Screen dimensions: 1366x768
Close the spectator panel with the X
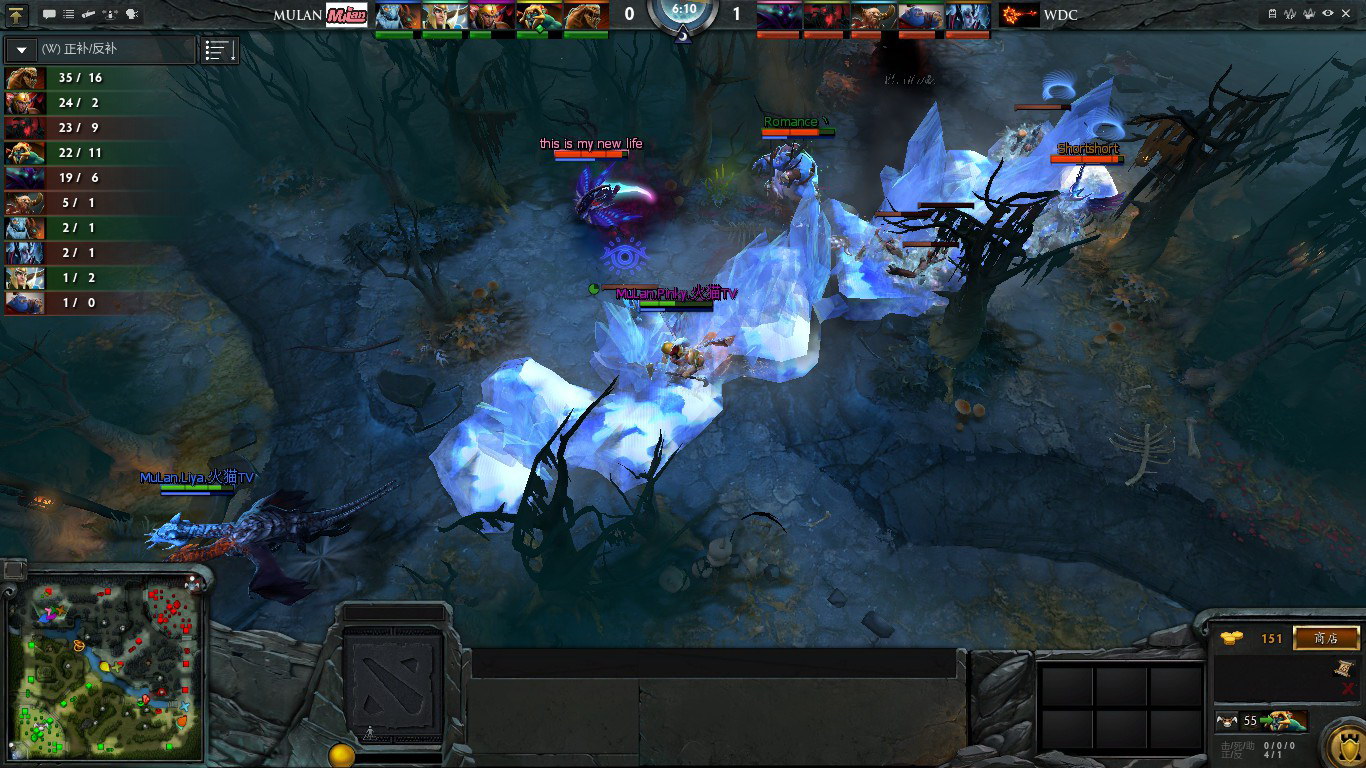(x=1348, y=14)
